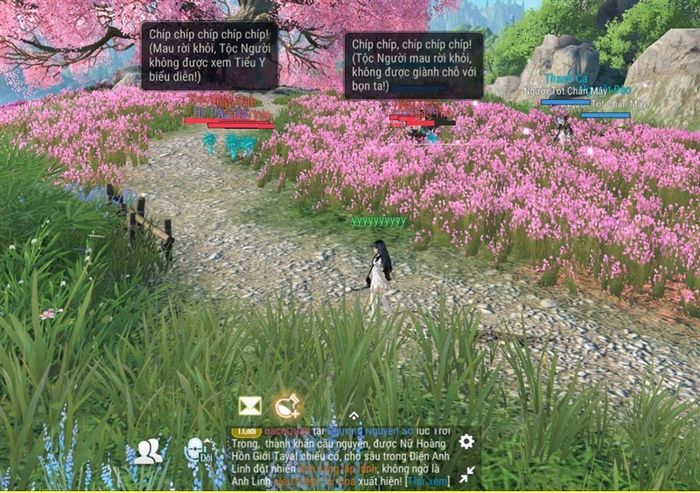Viewport: 700px width, 493px height.
Task: Expand chat with the up arrow
Action: pyautogui.click(x=353, y=416)
